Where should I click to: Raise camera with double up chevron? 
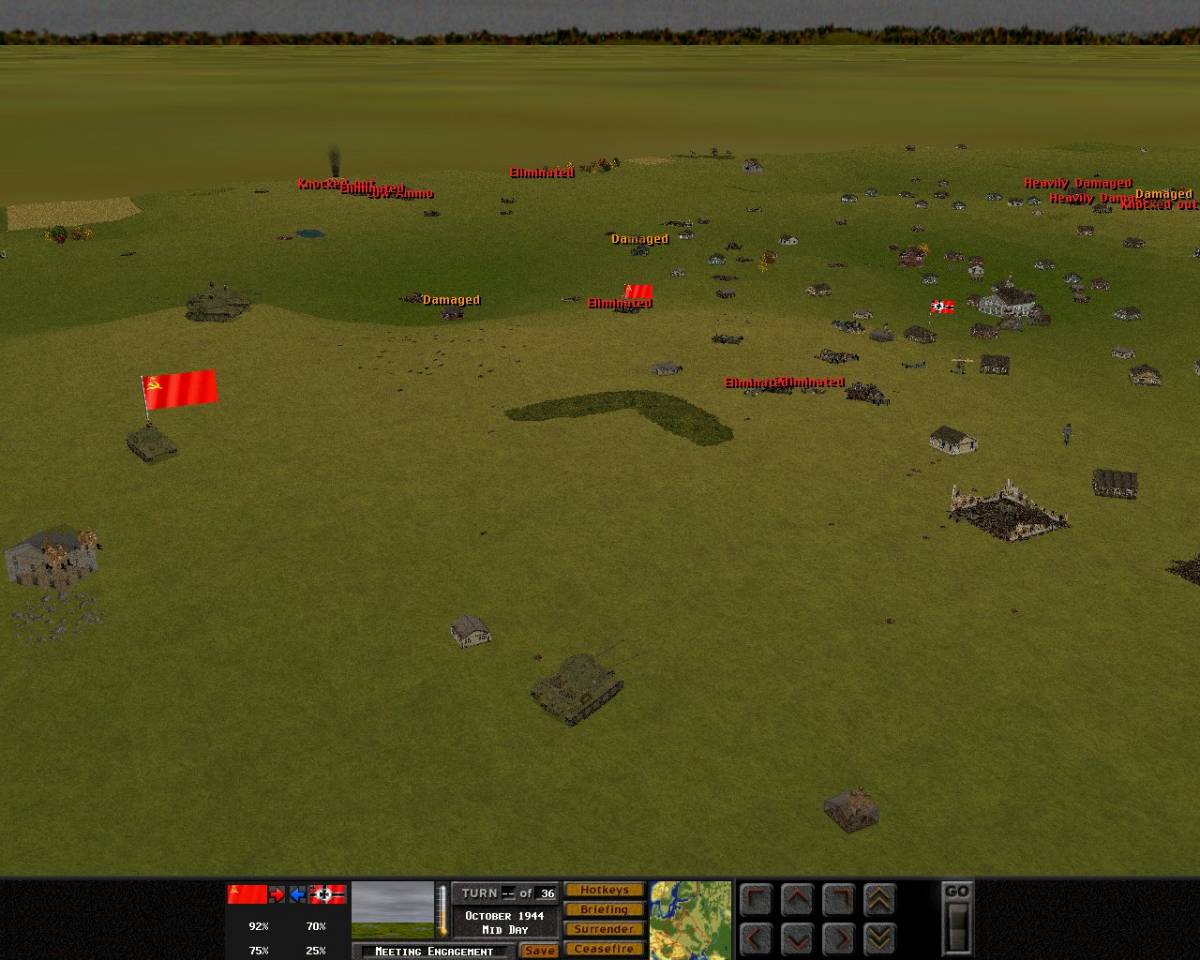tap(879, 900)
